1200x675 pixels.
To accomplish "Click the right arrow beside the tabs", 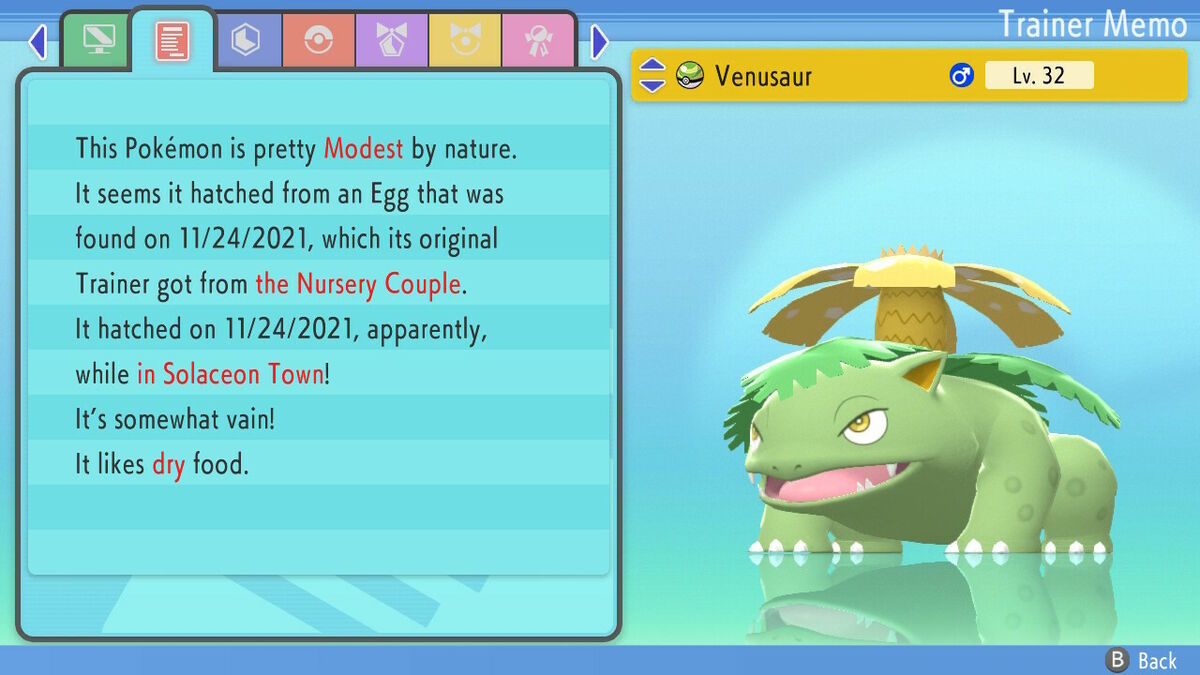I will (599, 42).
